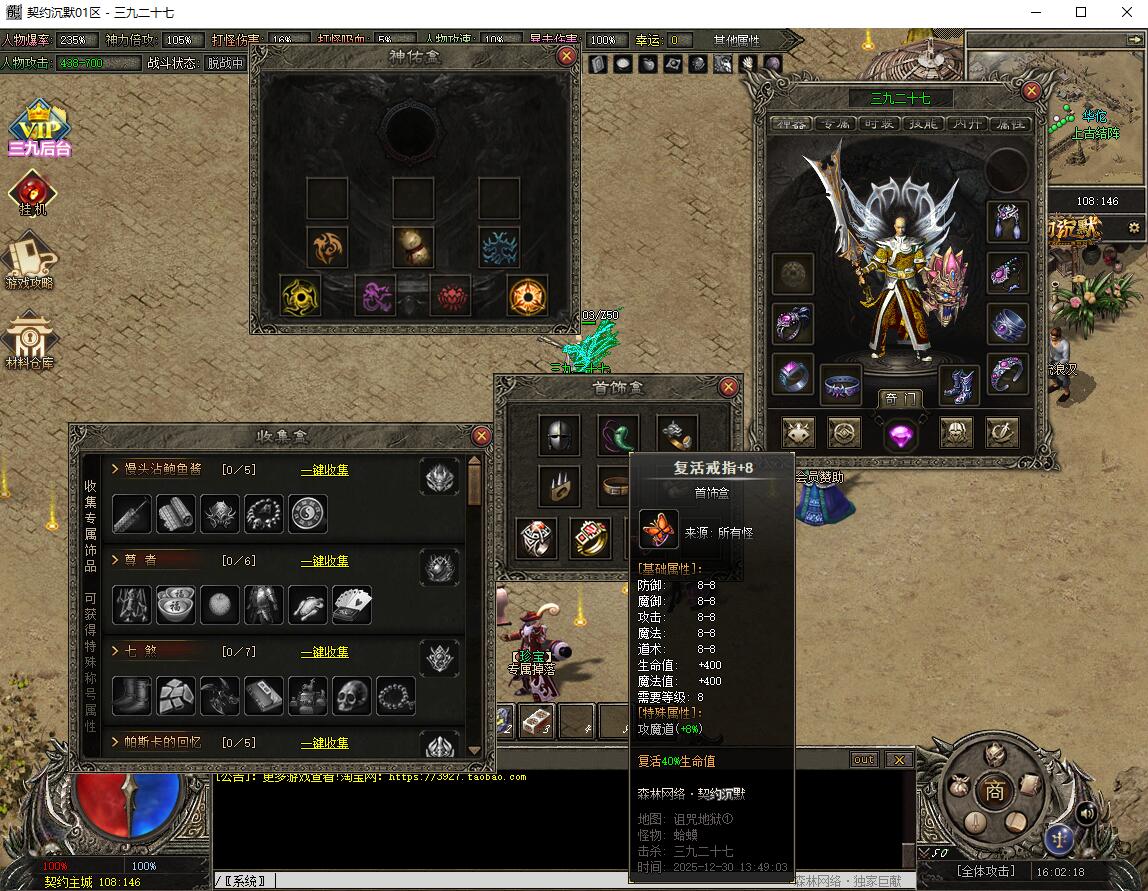Image resolution: width=1148 pixels, height=891 pixels.
Task: Close the 首饰盒 jewelry box panel
Action: point(729,387)
